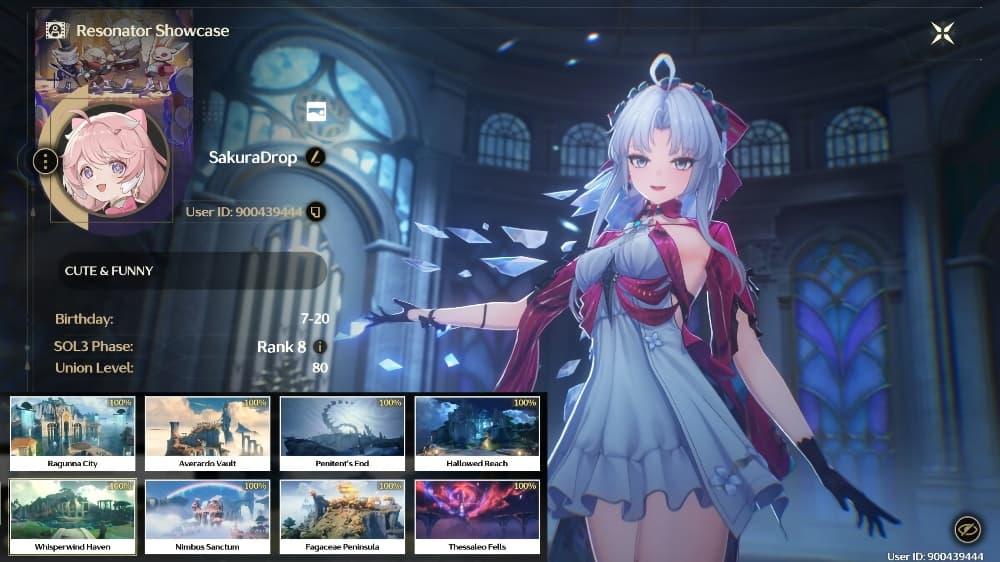Open the Averardo Vault region card
The width and height of the screenshot is (1000, 562).
(x=207, y=433)
